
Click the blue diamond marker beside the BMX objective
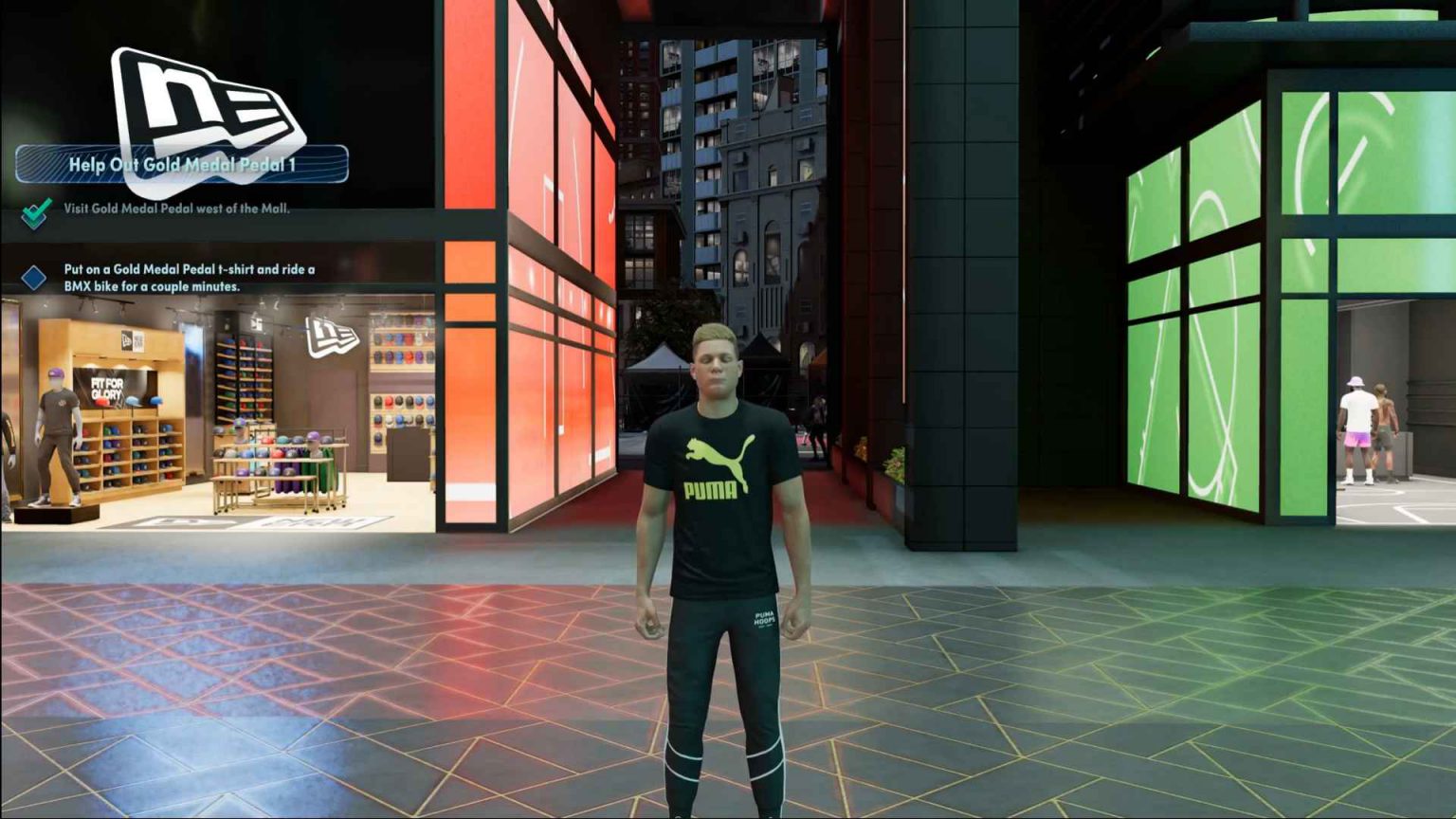click(x=35, y=276)
